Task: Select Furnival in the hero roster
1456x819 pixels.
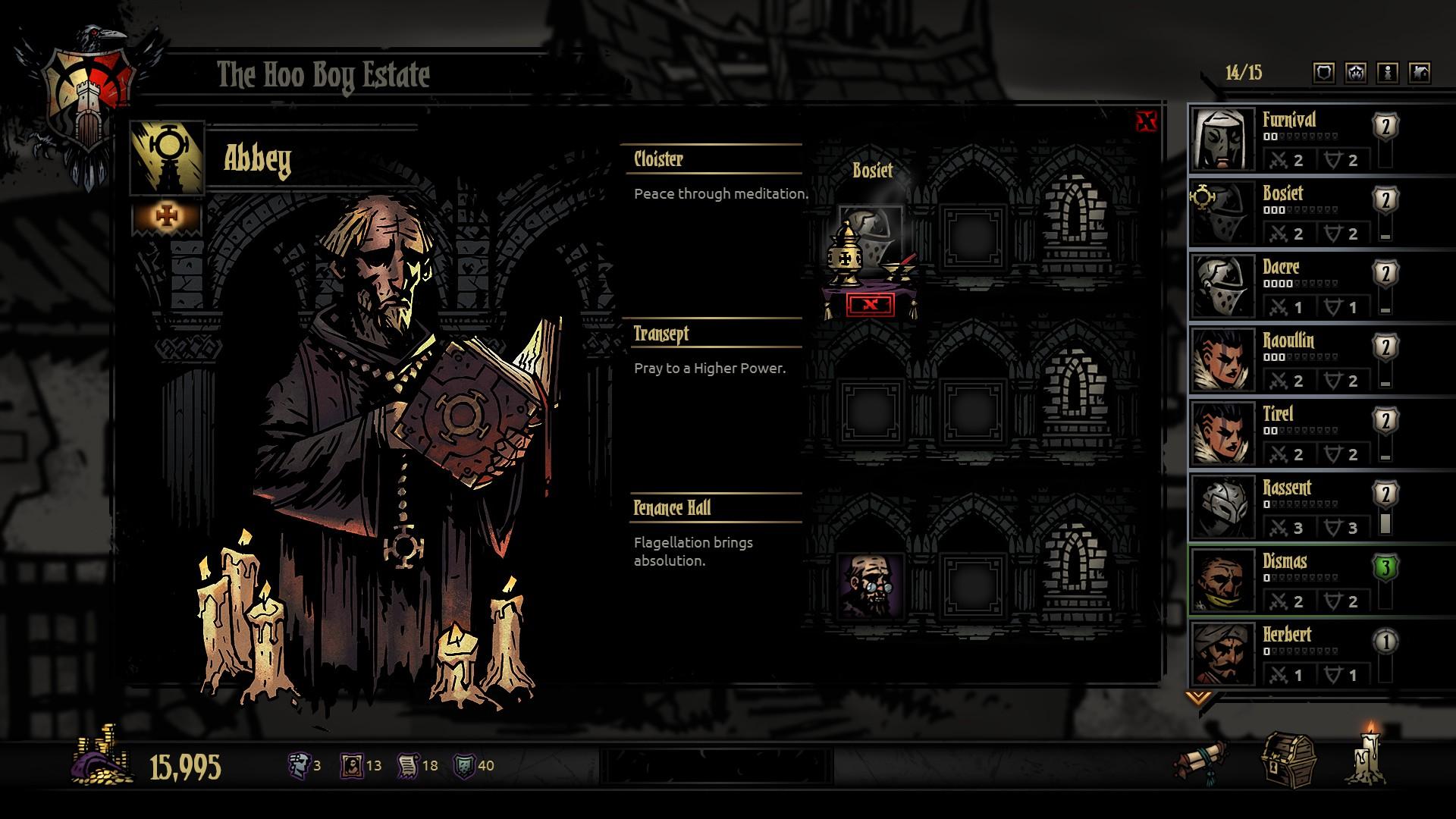Action: [x=1289, y=139]
